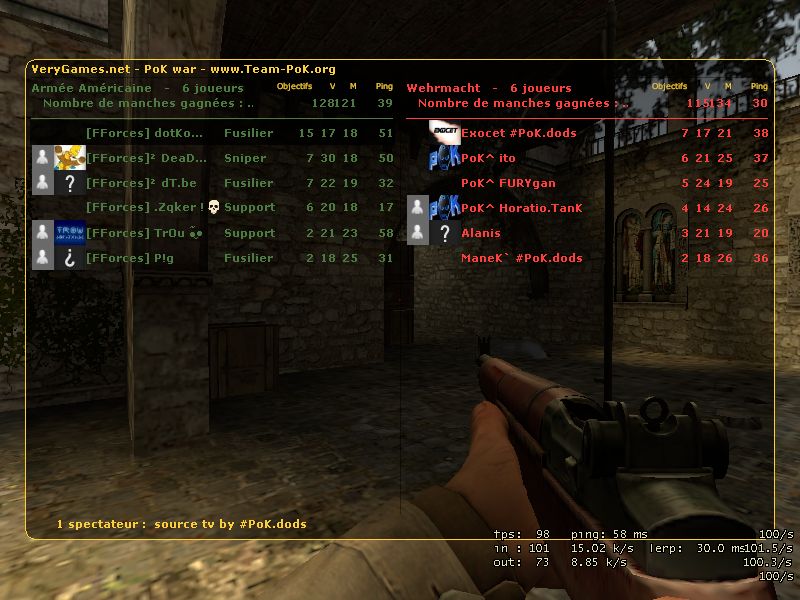
Task: Choose the [FForces]² dT.be player row
Action: coord(141,183)
